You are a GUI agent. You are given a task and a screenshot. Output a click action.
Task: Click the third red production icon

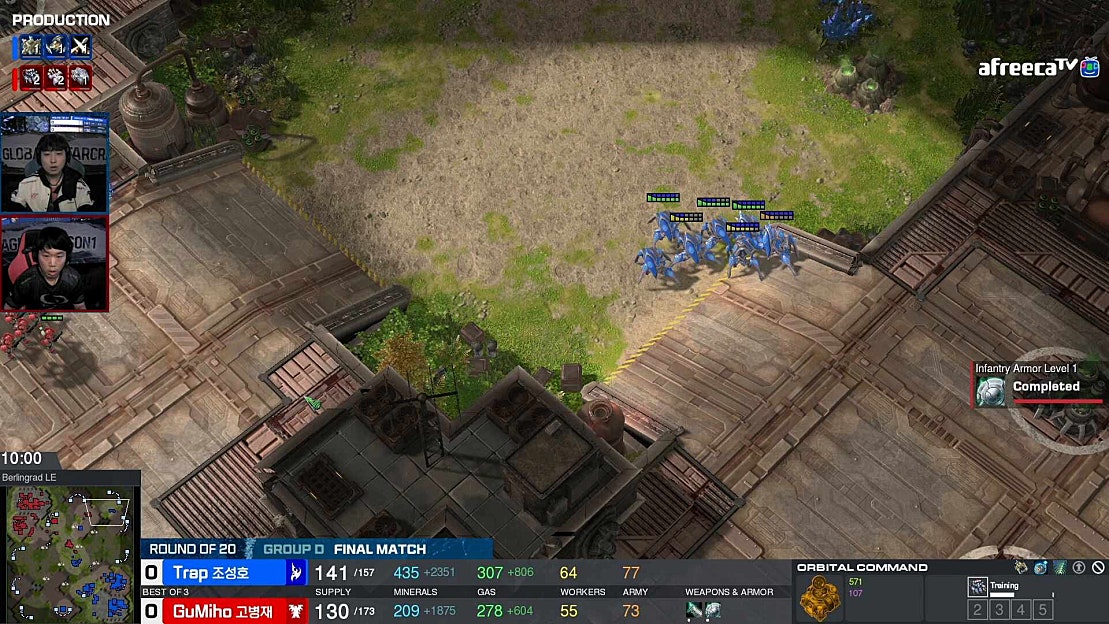click(x=80, y=78)
